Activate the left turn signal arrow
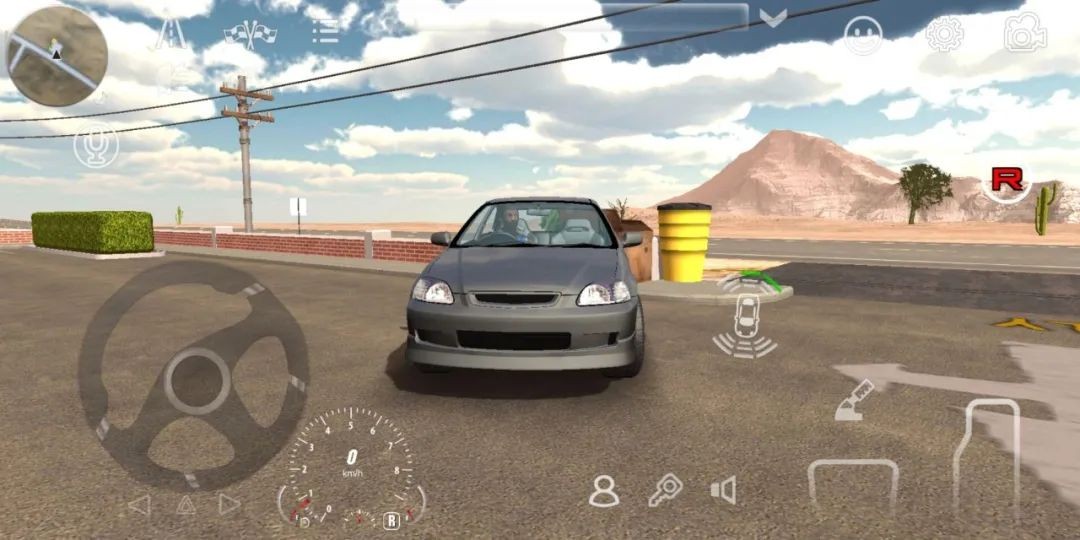 [139, 505]
